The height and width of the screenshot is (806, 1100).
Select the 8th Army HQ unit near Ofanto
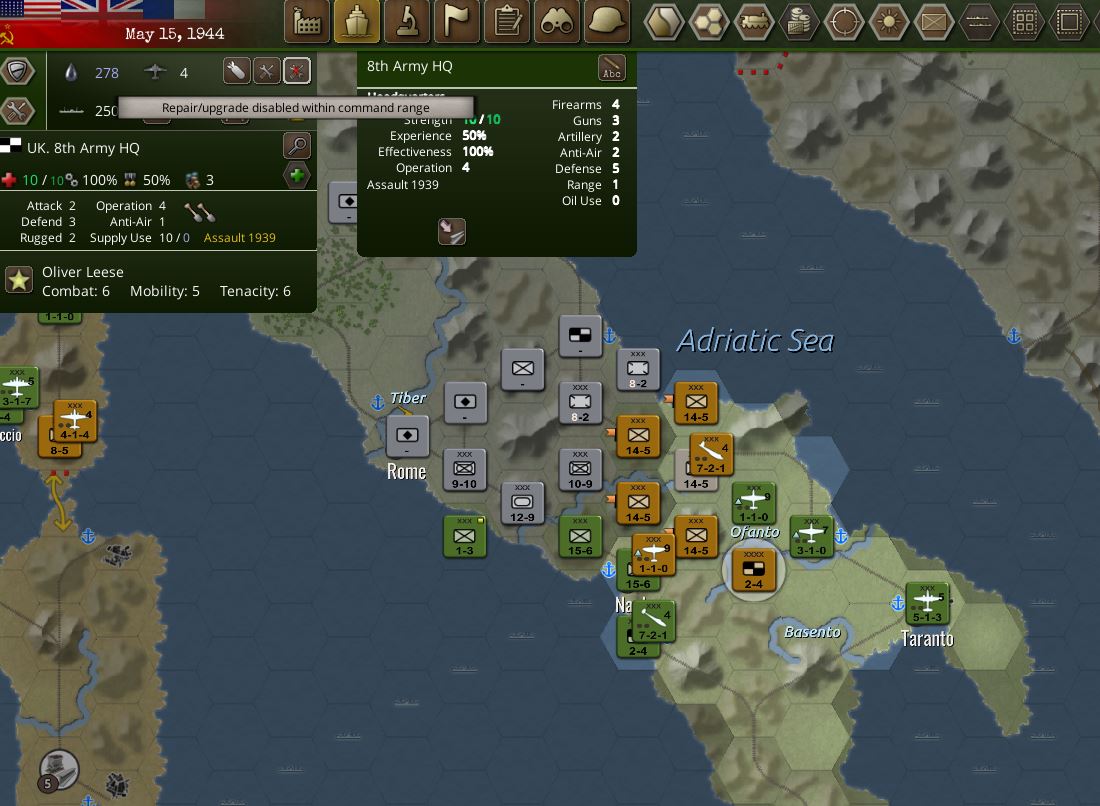[753, 571]
